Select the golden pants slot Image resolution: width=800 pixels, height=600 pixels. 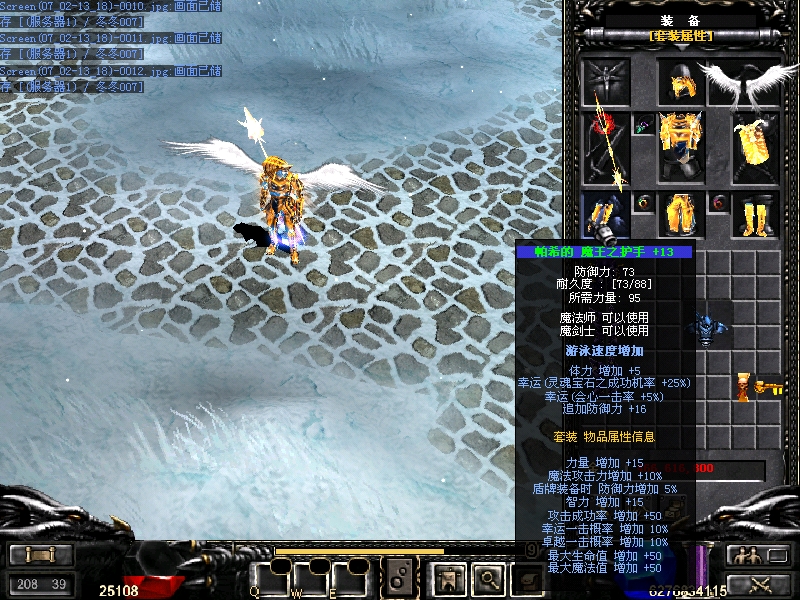coord(681,215)
